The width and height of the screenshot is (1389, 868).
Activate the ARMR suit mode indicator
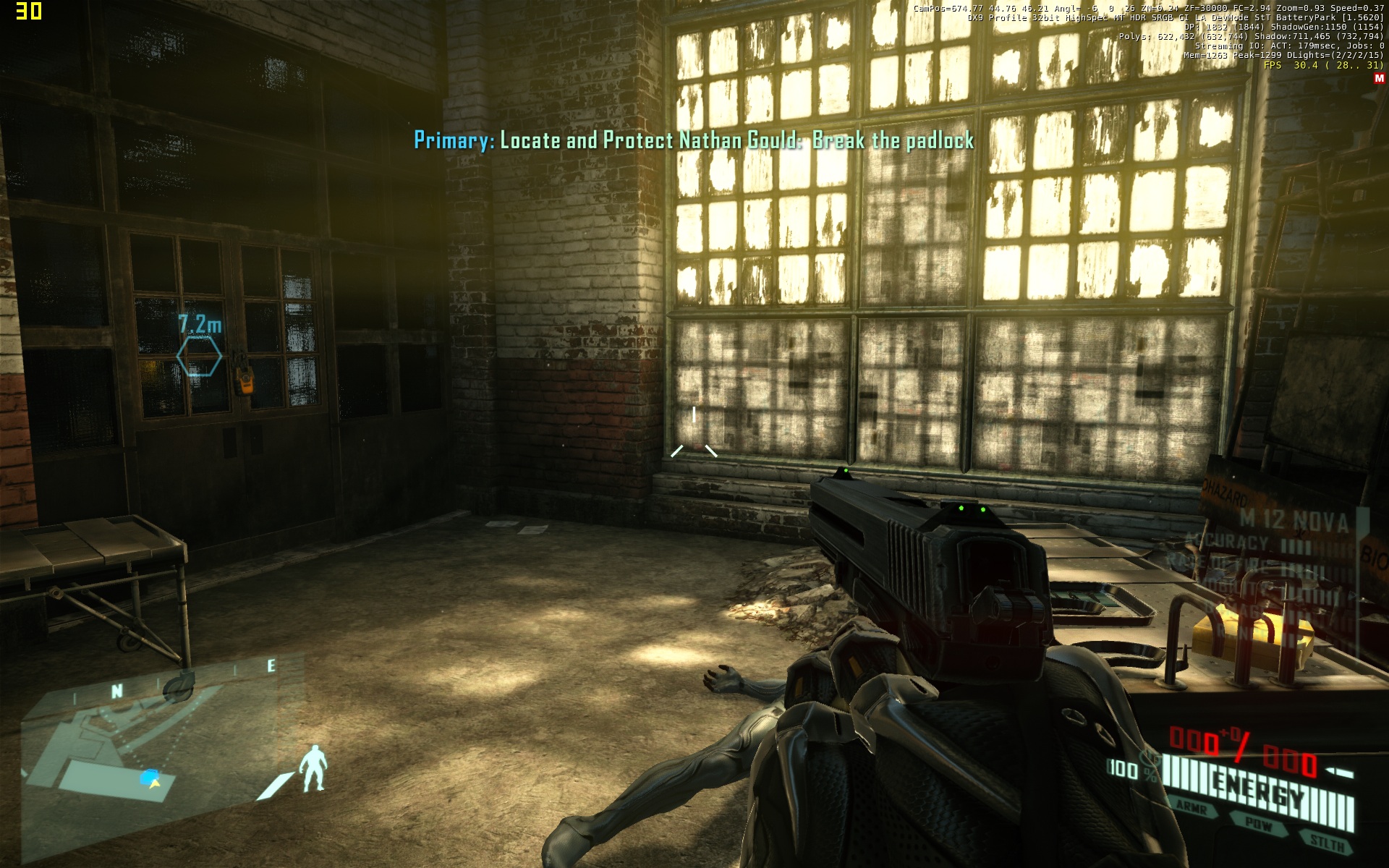point(1192,807)
